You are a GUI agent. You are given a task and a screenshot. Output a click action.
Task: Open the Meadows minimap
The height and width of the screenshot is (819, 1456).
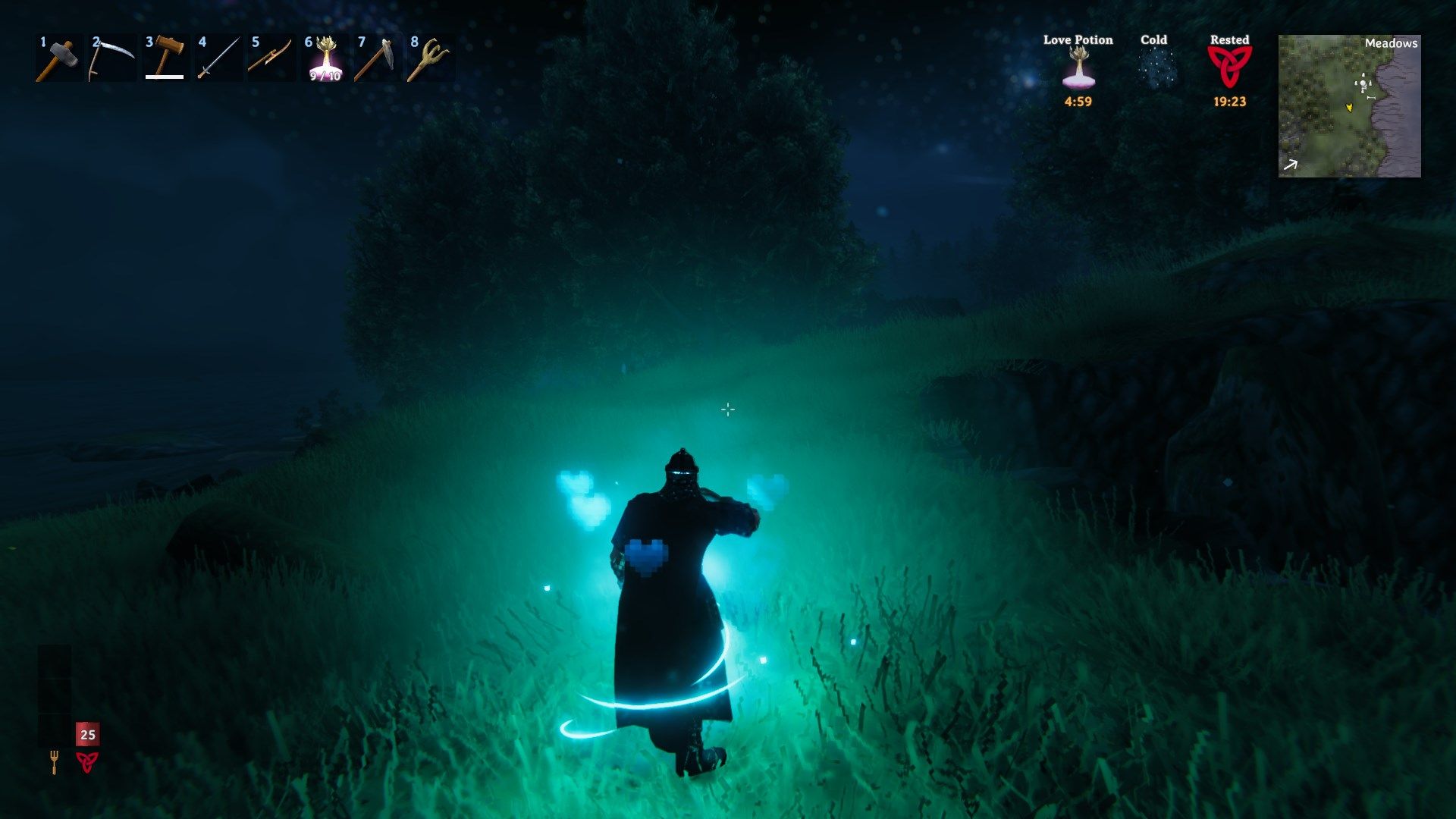[x=1349, y=106]
